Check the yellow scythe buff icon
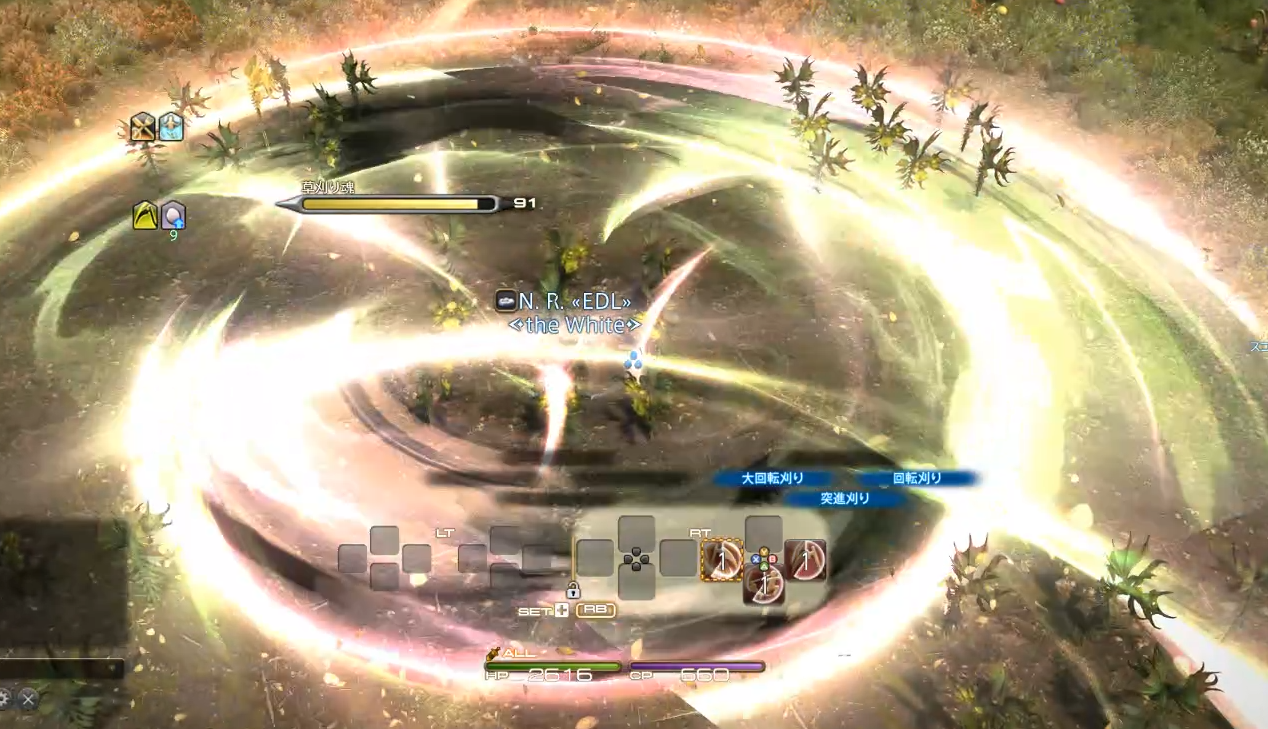Viewport: 1268px width, 729px height. coord(146,215)
